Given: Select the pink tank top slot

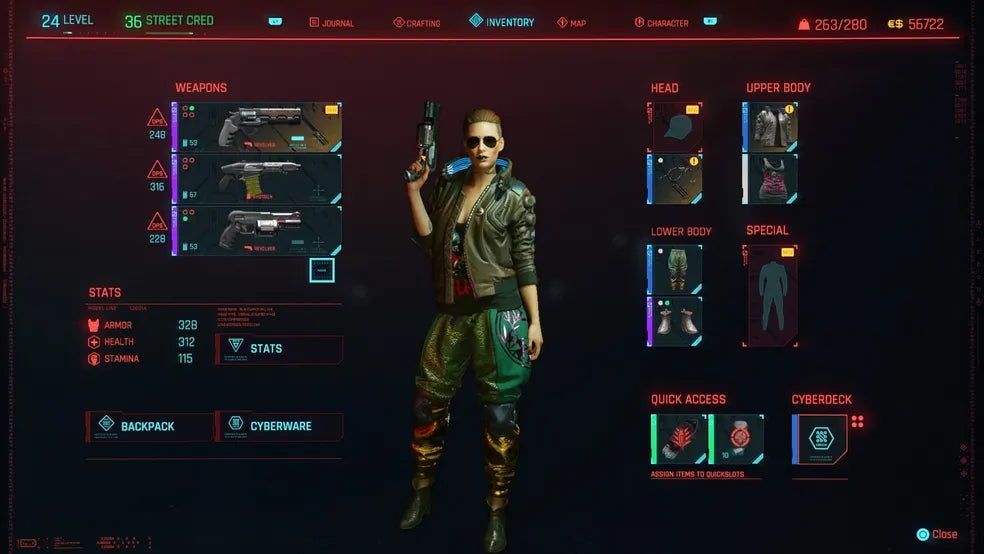Looking at the screenshot, I should point(771,179).
